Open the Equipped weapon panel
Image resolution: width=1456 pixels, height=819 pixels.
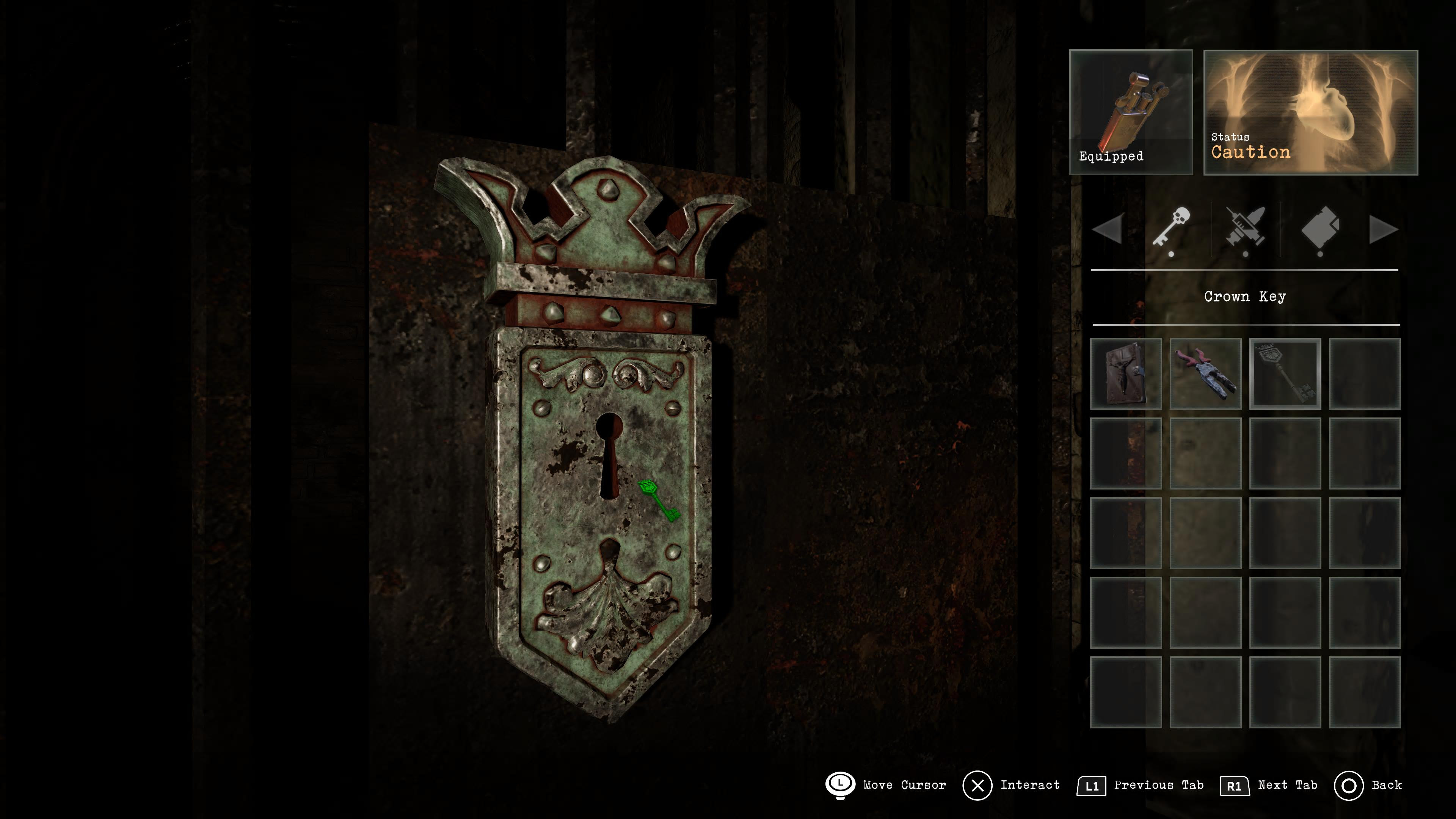pos(1130,112)
